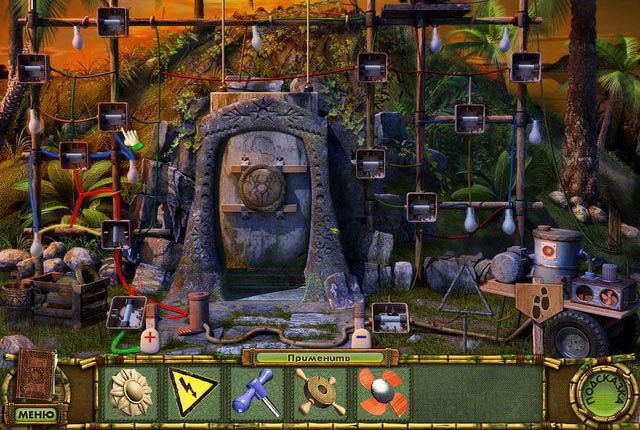Select the blue screwdriver item
The height and width of the screenshot is (430, 640).
pos(255,391)
